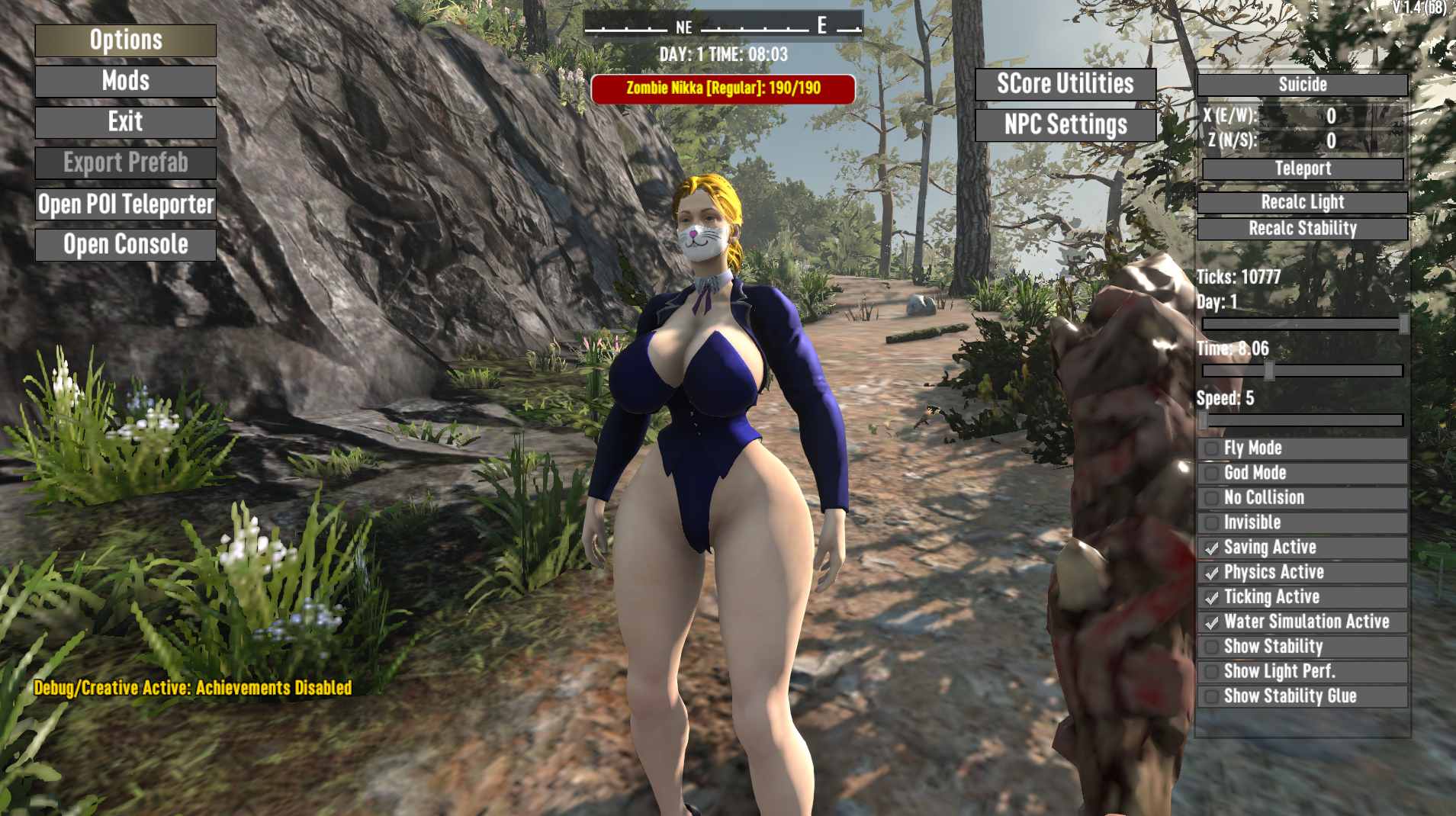Select the Z (N/S) coordinate field
The image size is (1456, 816).
tap(1330, 140)
